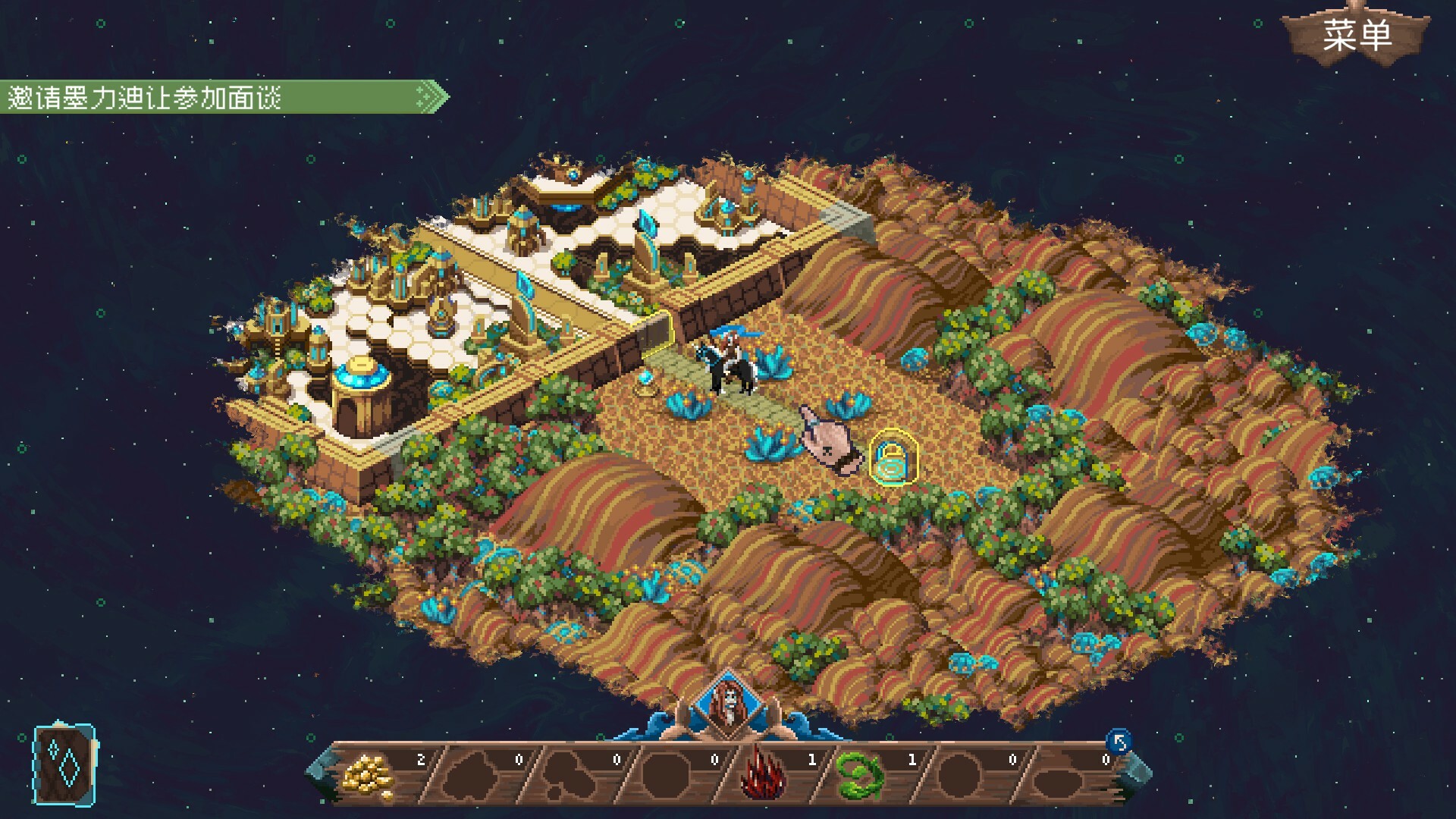Click the gold pile resource icon

(369, 775)
